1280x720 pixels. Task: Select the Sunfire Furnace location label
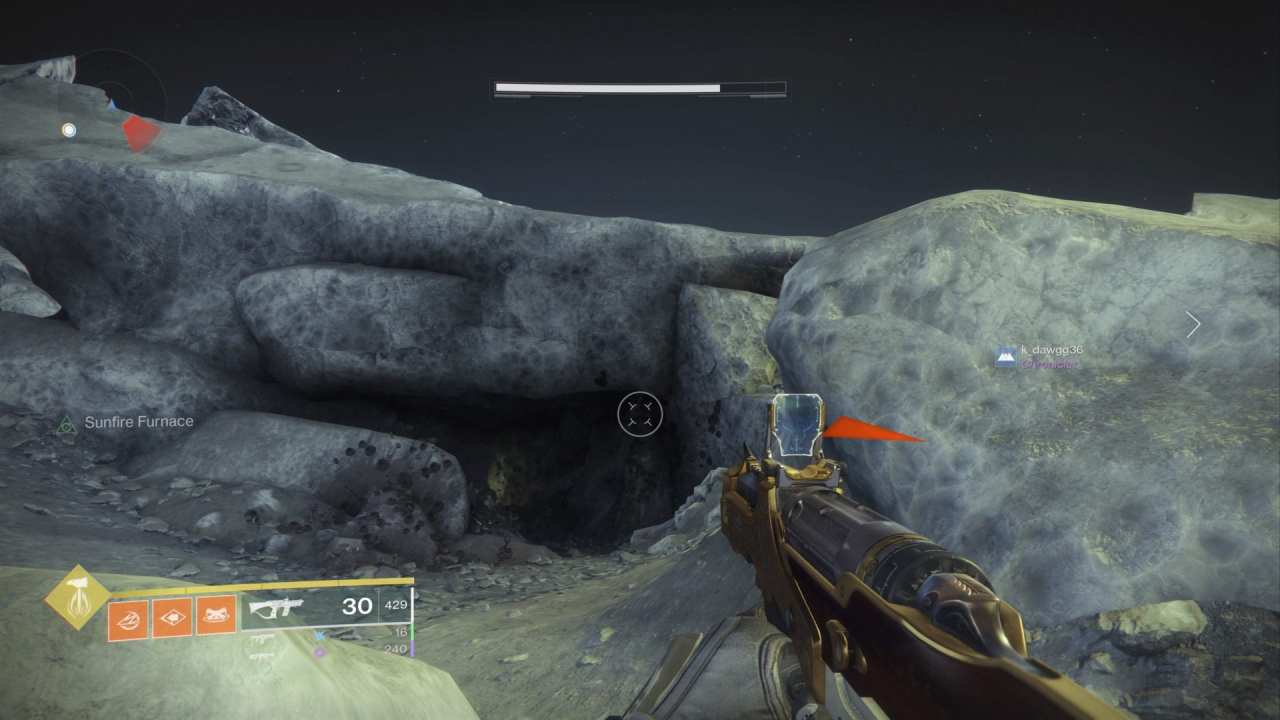139,421
